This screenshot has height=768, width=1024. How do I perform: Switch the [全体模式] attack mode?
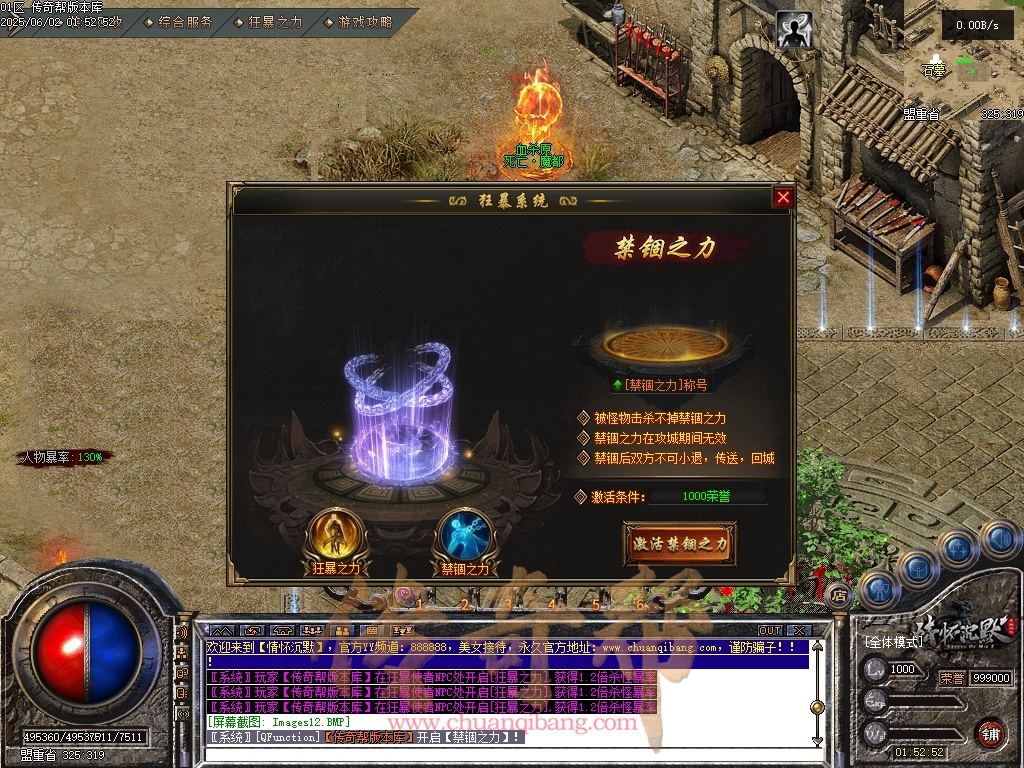click(893, 641)
